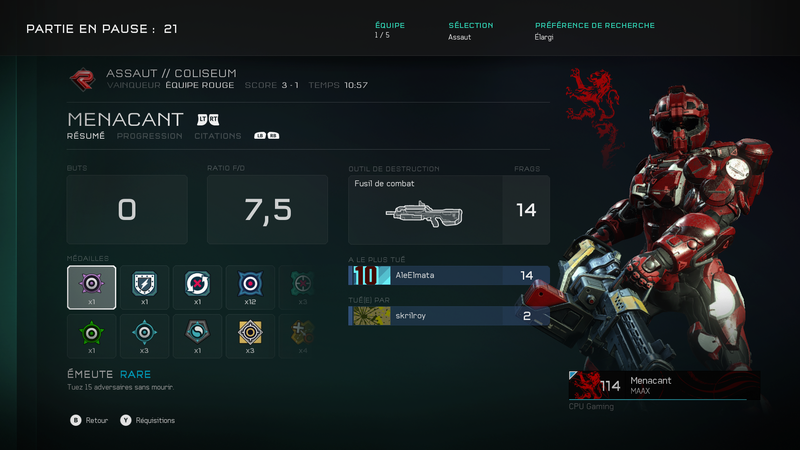800x450 pixels.
Task: Select the faded green crosshair medal
Action: tap(302, 287)
